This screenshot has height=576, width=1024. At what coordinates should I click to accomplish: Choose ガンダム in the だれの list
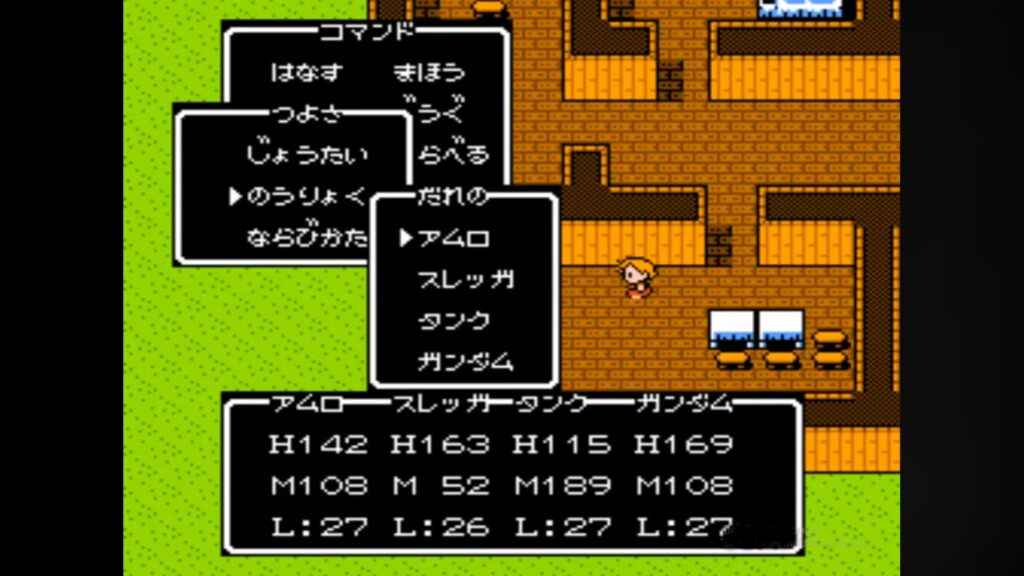tap(466, 362)
